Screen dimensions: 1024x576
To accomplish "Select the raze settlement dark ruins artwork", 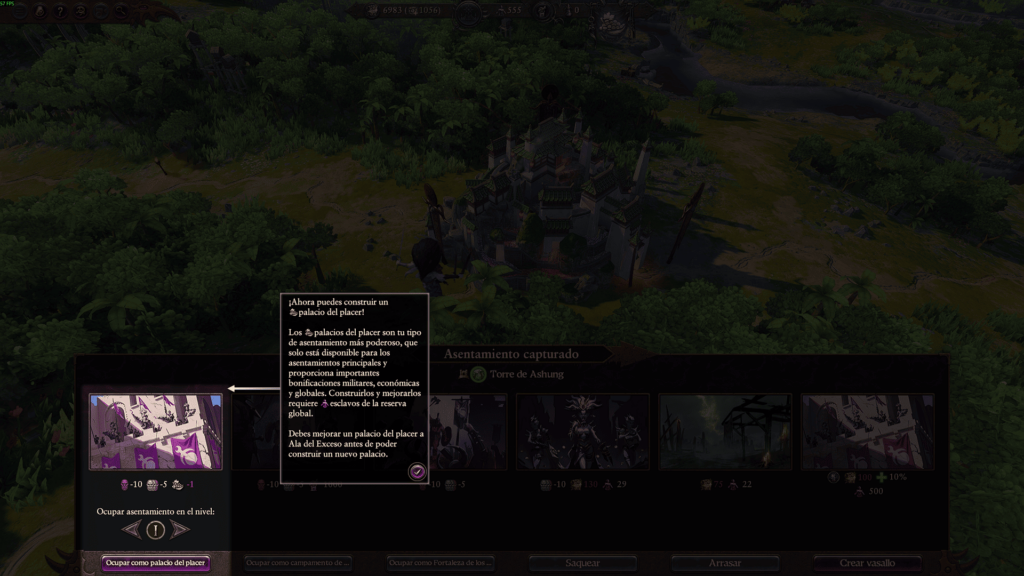I will pyautogui.click(x=725, y=431).
